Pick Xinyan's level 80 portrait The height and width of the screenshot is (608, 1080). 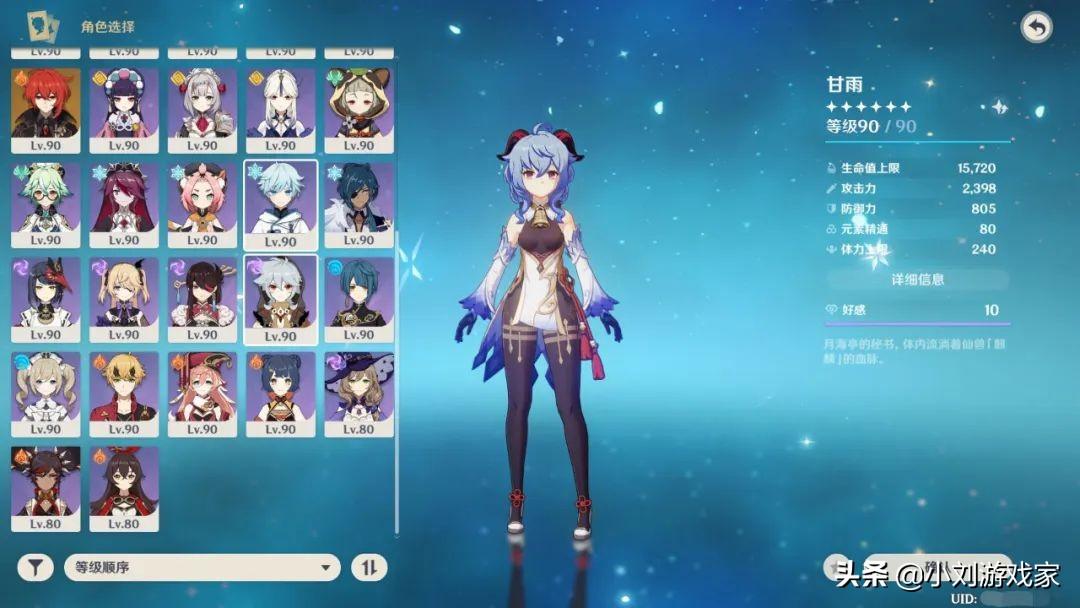[x=46, y=488]
